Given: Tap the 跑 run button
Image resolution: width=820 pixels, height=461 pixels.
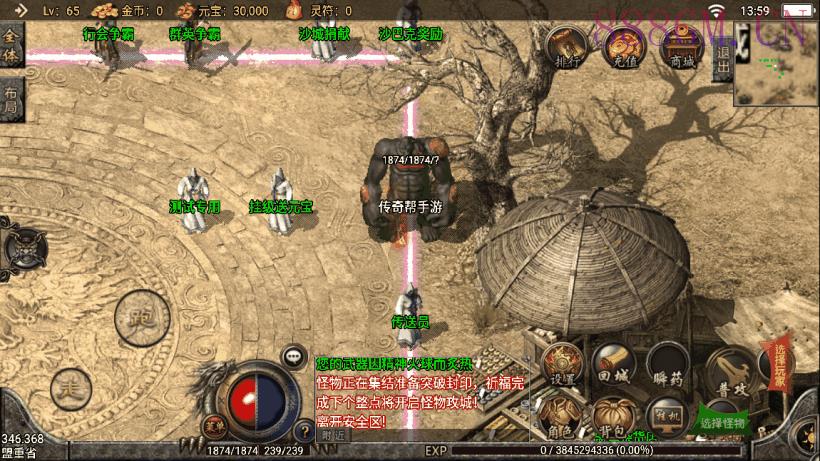Looking at the screenshot, I should point(137,318).
